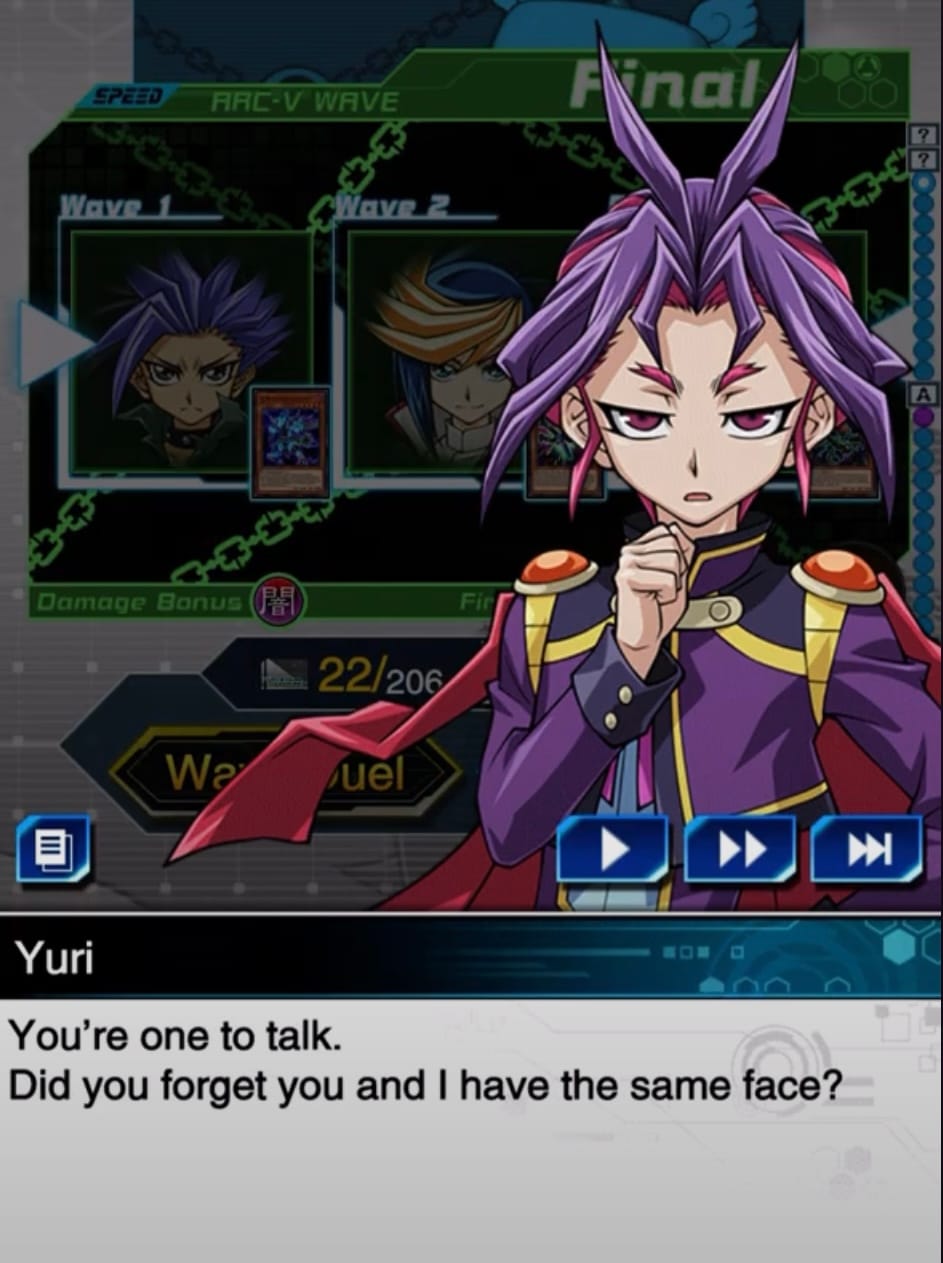Skip the dialogue with skip-to-end button

click(x=867, y=849)
